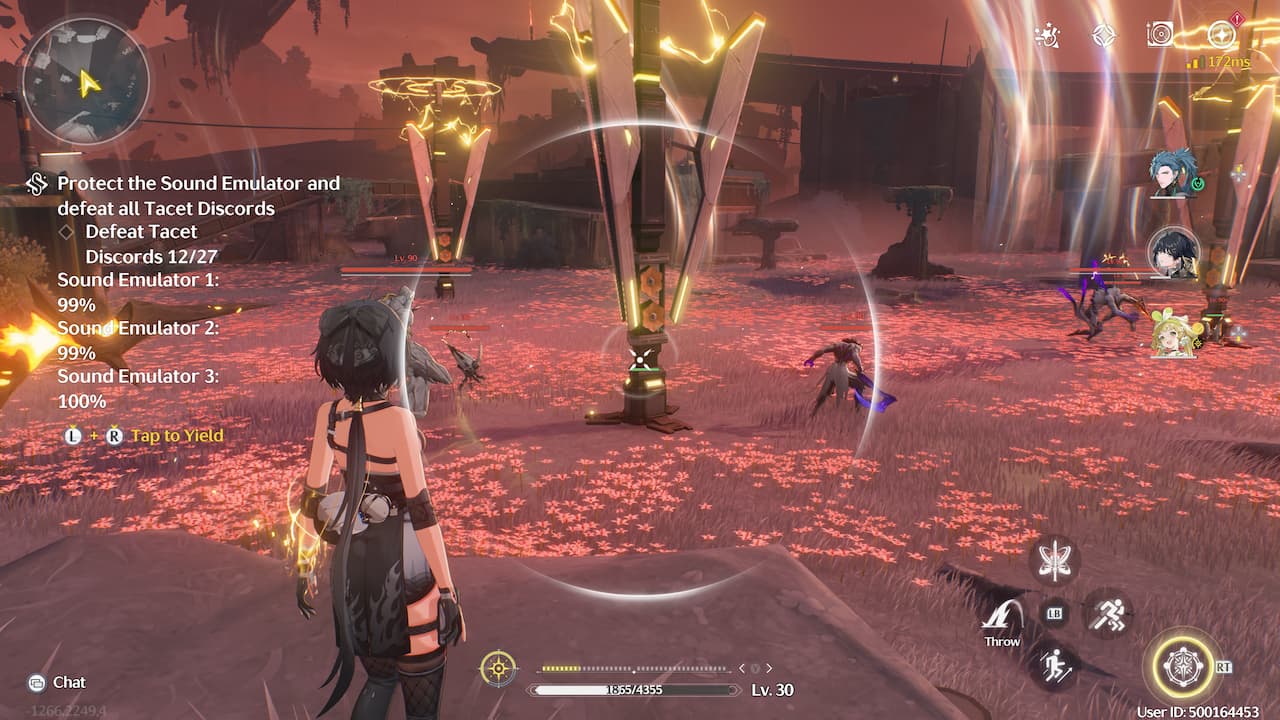
Task: Select previous item with left arrow
Action: (x=742, y=668)
